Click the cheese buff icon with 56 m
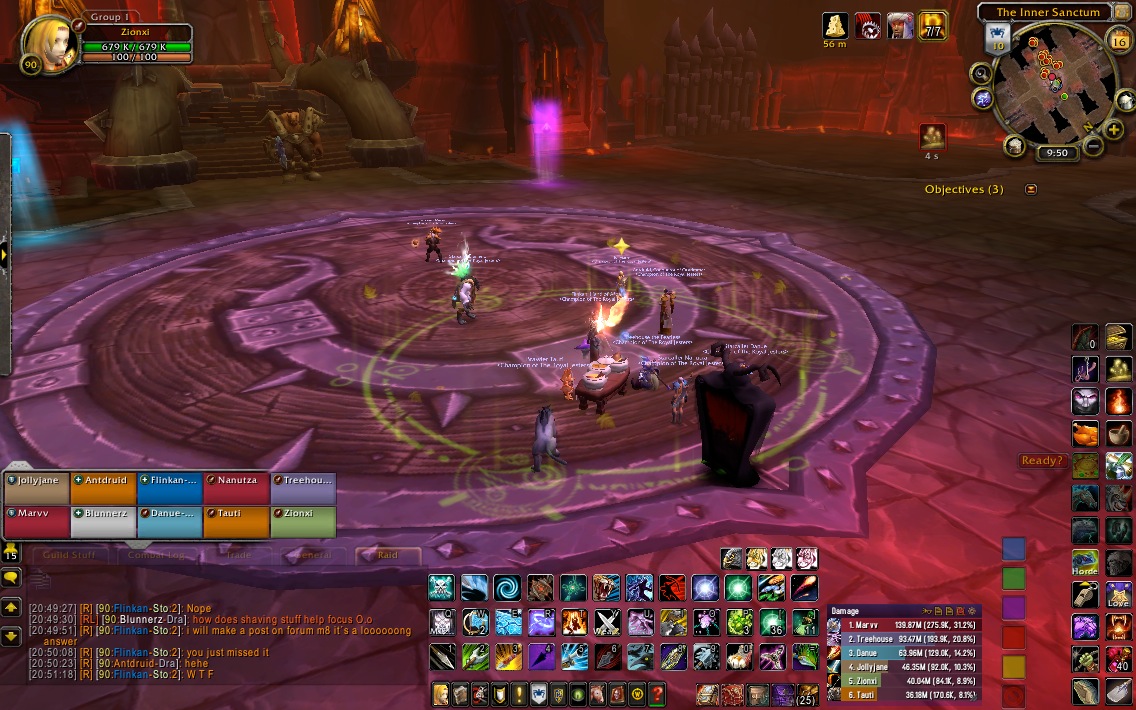 tap(835, 25)
